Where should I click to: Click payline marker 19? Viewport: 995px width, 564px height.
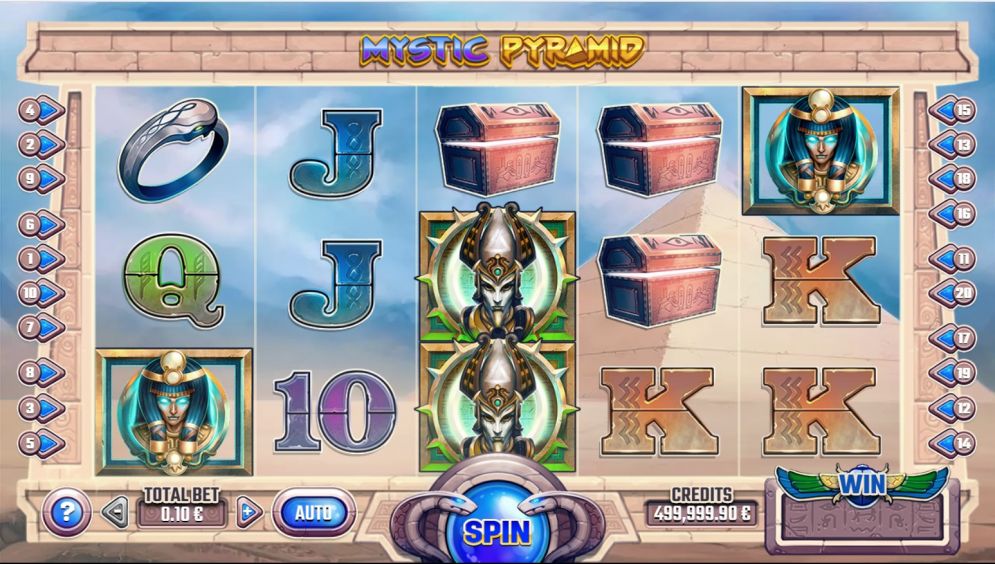(956, 373)
